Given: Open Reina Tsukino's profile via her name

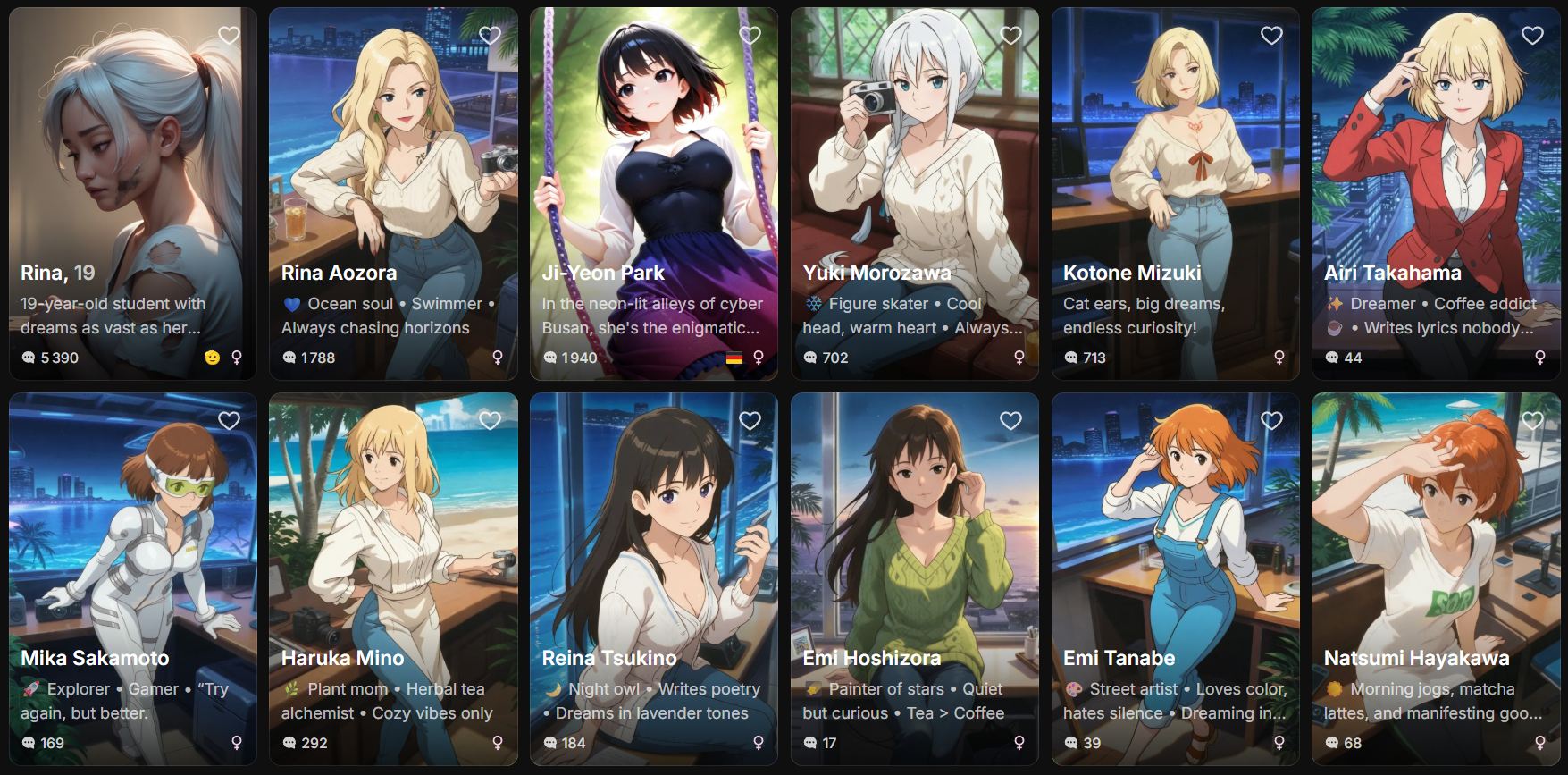Looking at the screenshot, I should click(x=608, y=657).
